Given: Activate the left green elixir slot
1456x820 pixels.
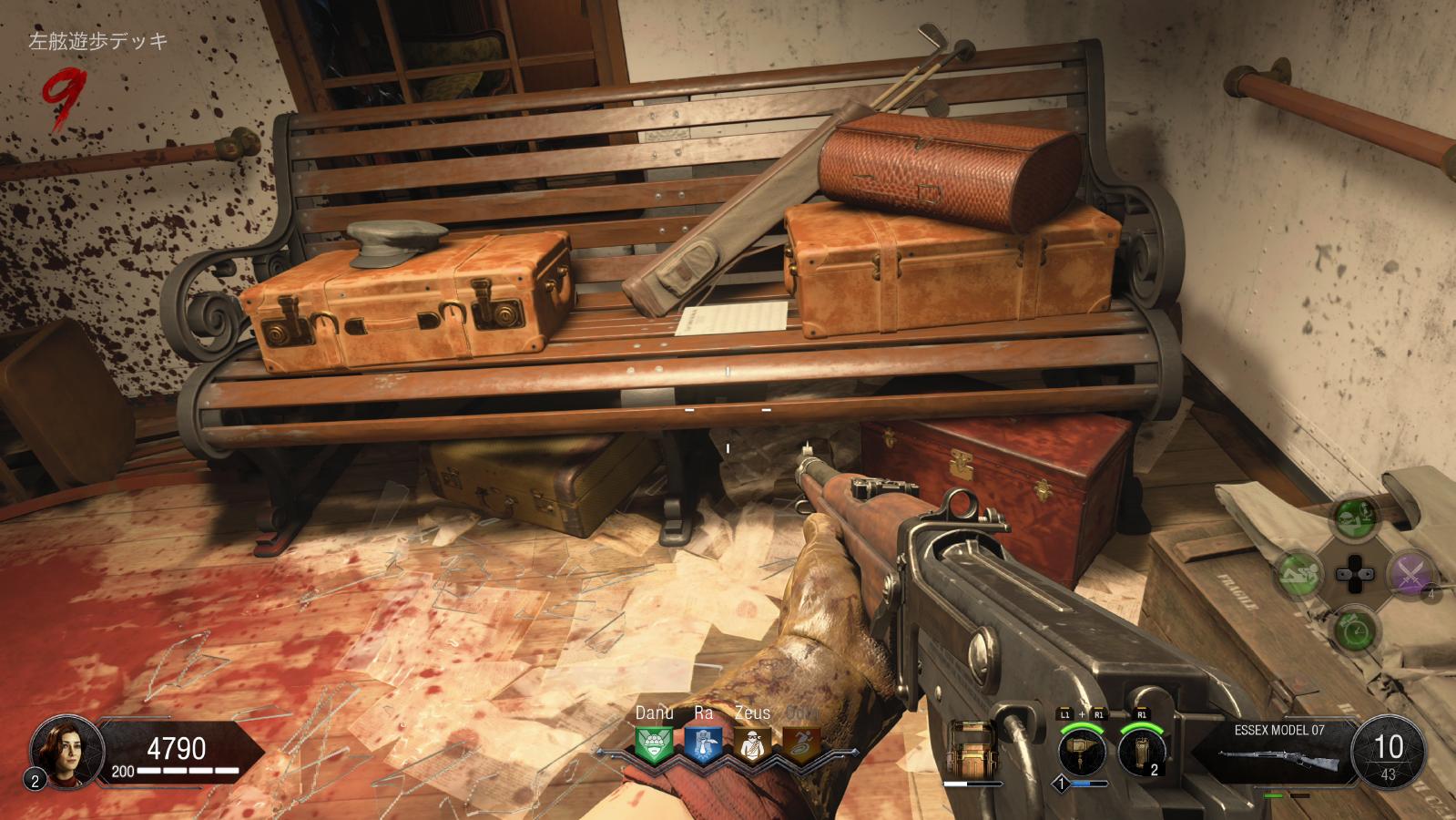Looking at the screenshot, I should [x=1299, y=574].
